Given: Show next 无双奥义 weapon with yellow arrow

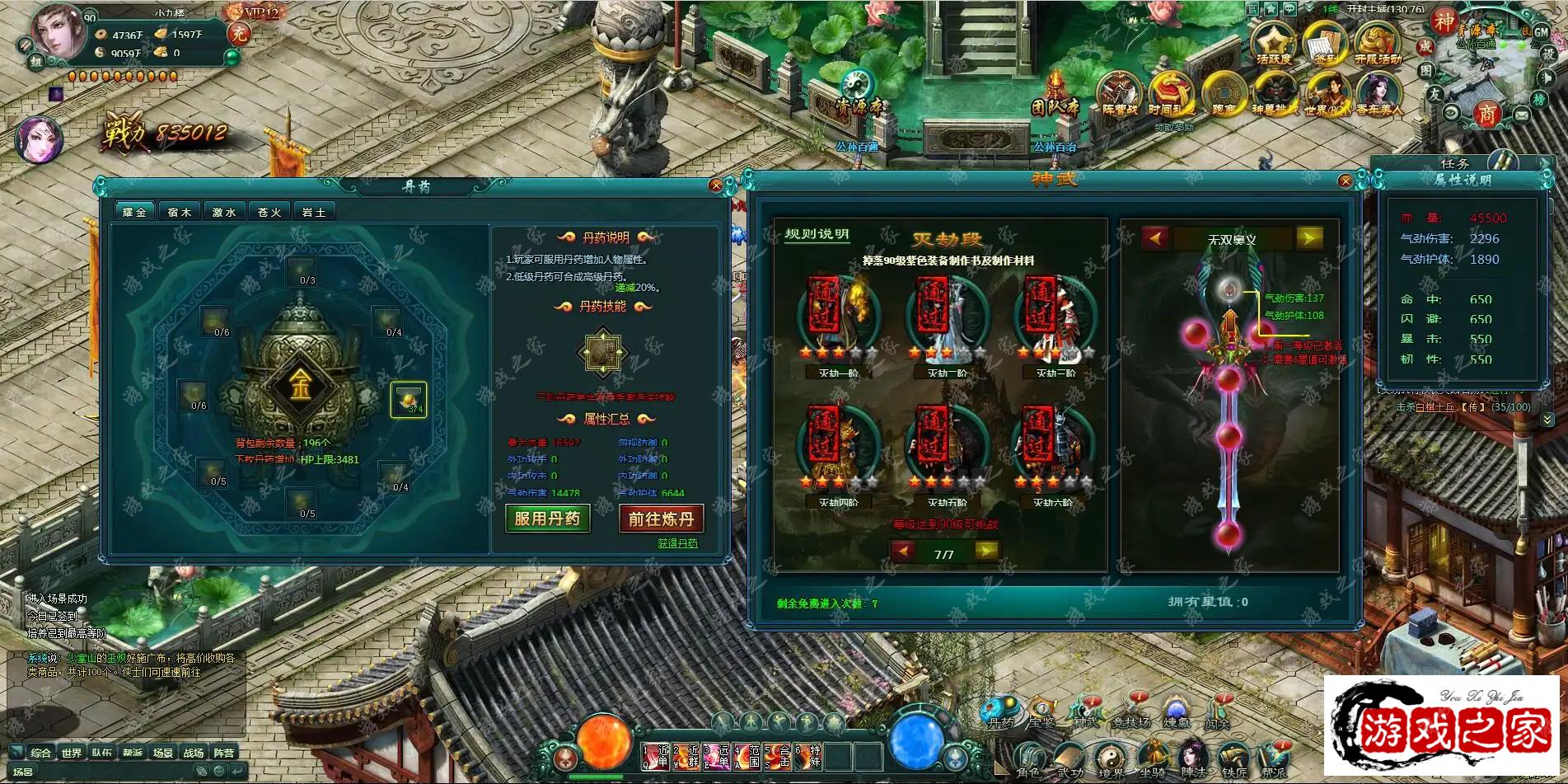Looking at the screenshot, I should [x=1308, y=239].
